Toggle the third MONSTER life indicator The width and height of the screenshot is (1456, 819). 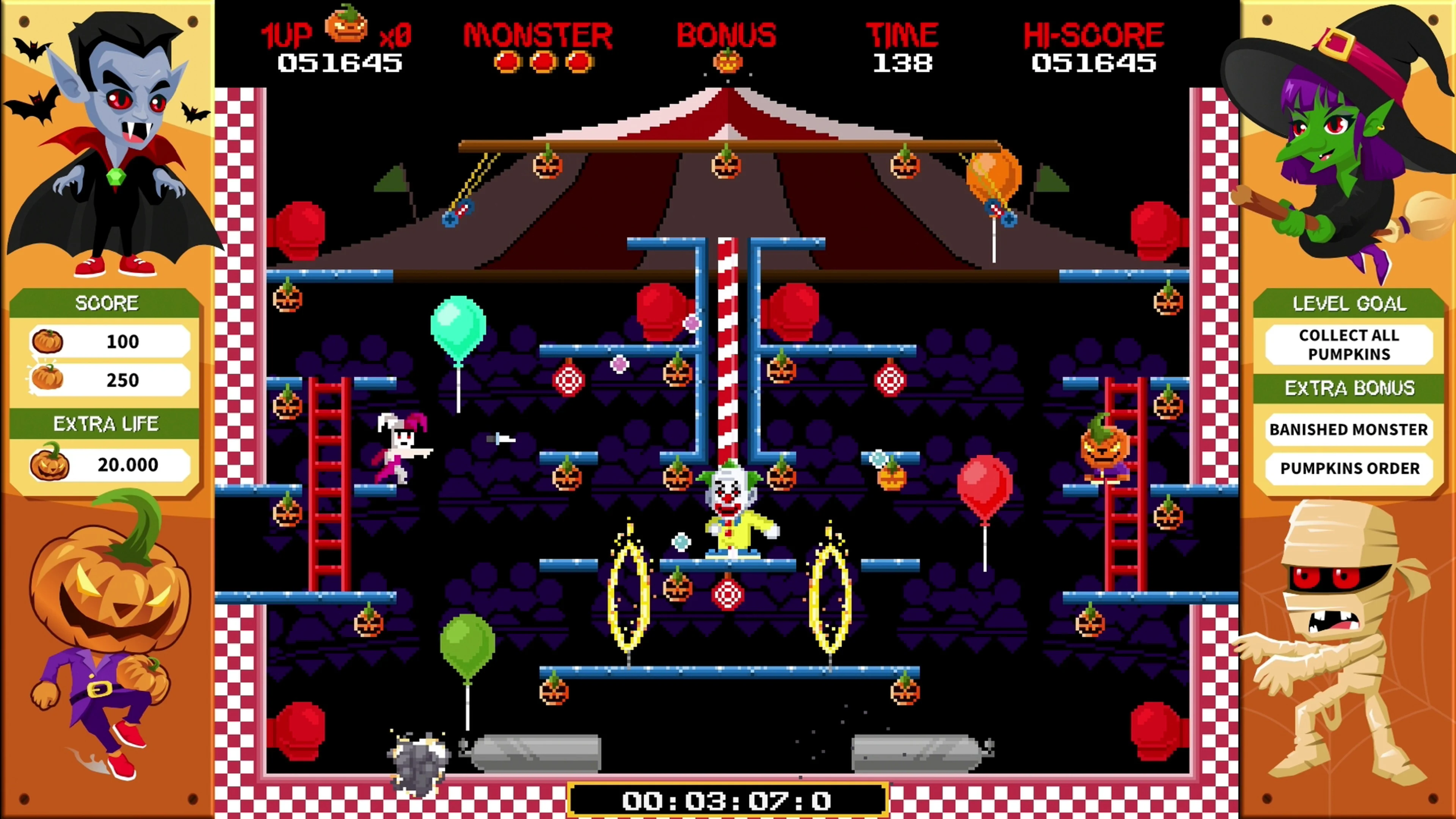point(579,62)
